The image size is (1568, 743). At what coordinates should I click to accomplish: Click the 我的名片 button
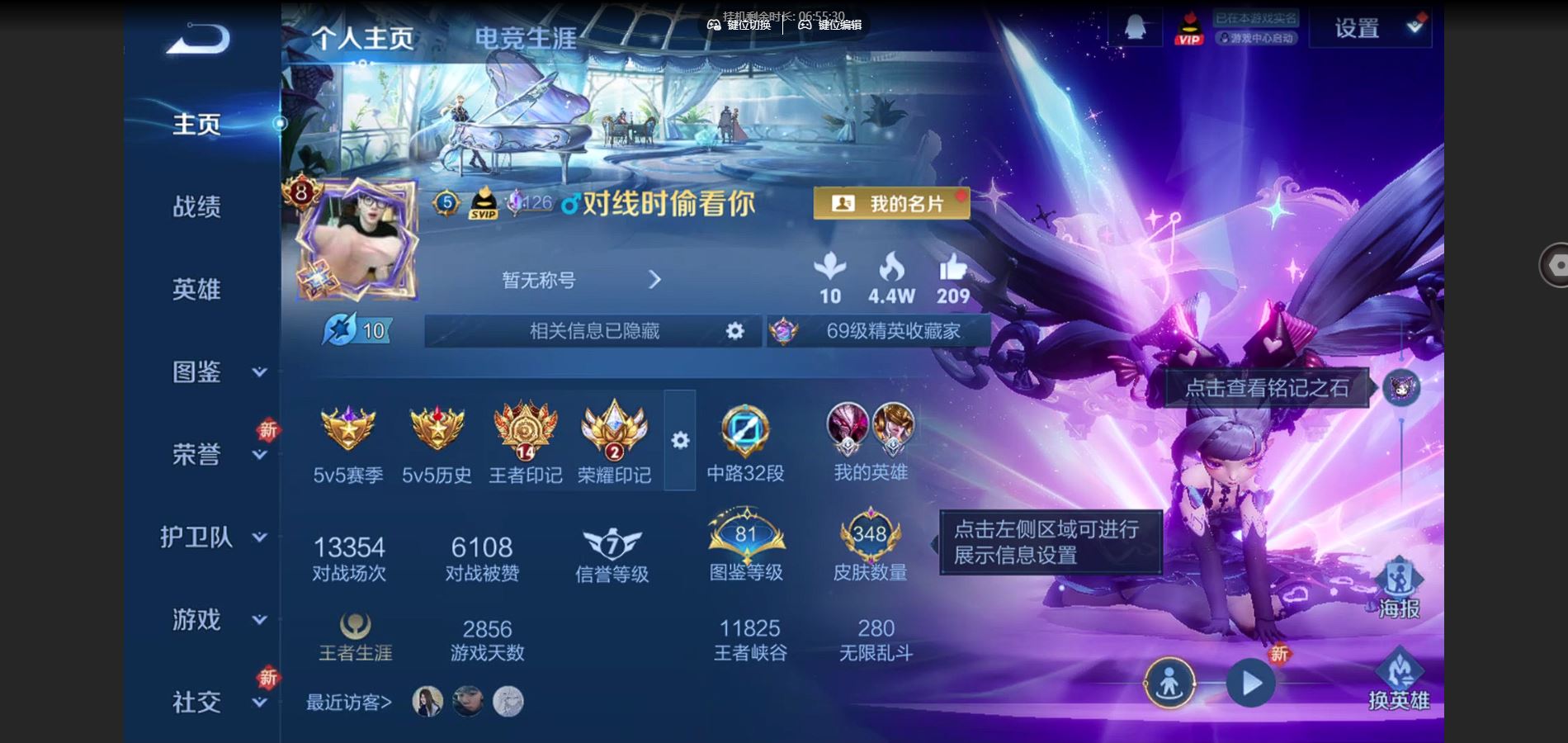[890, 202]
